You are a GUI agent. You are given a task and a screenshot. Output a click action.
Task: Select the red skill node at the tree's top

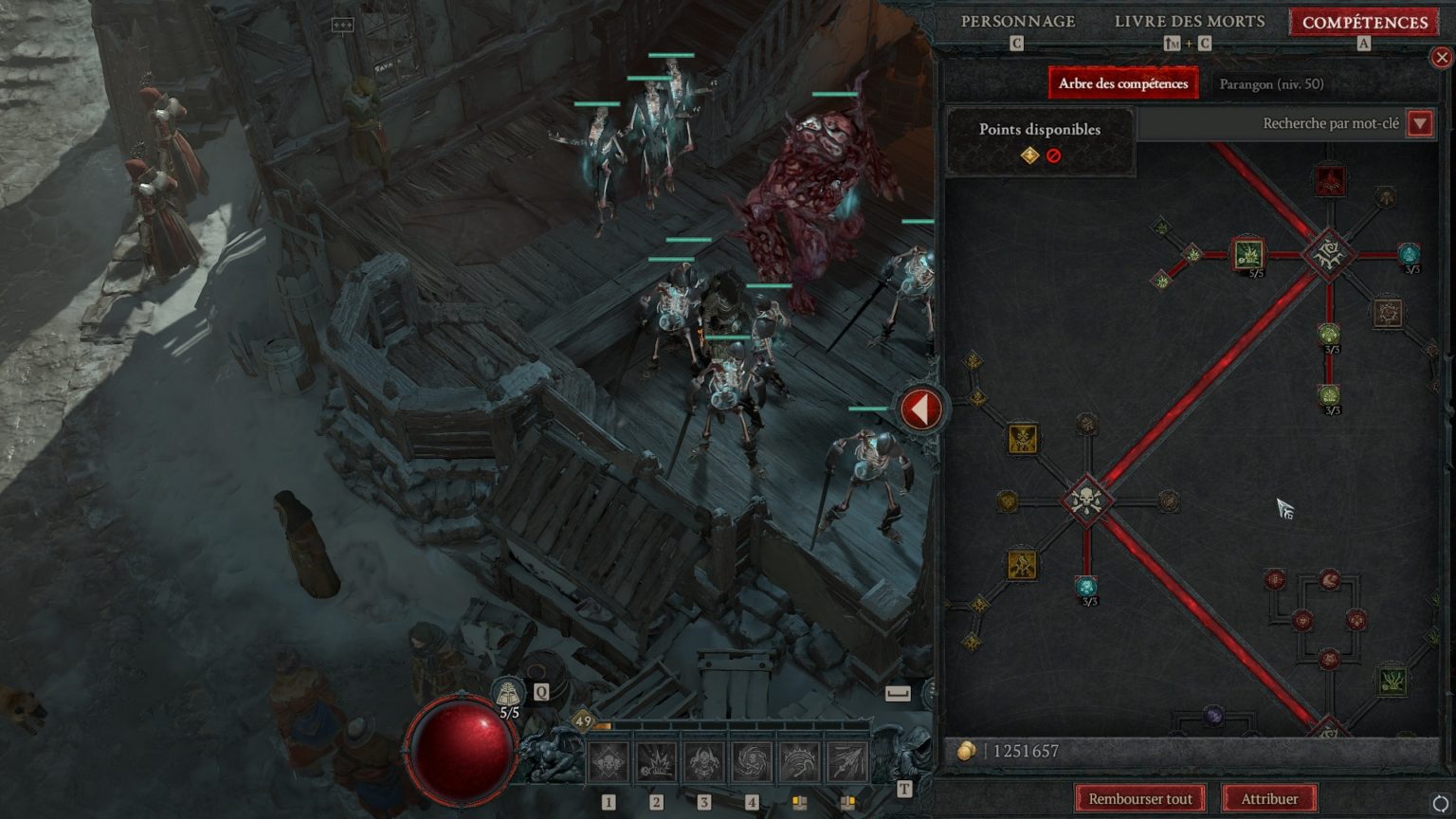point(1330,180)
